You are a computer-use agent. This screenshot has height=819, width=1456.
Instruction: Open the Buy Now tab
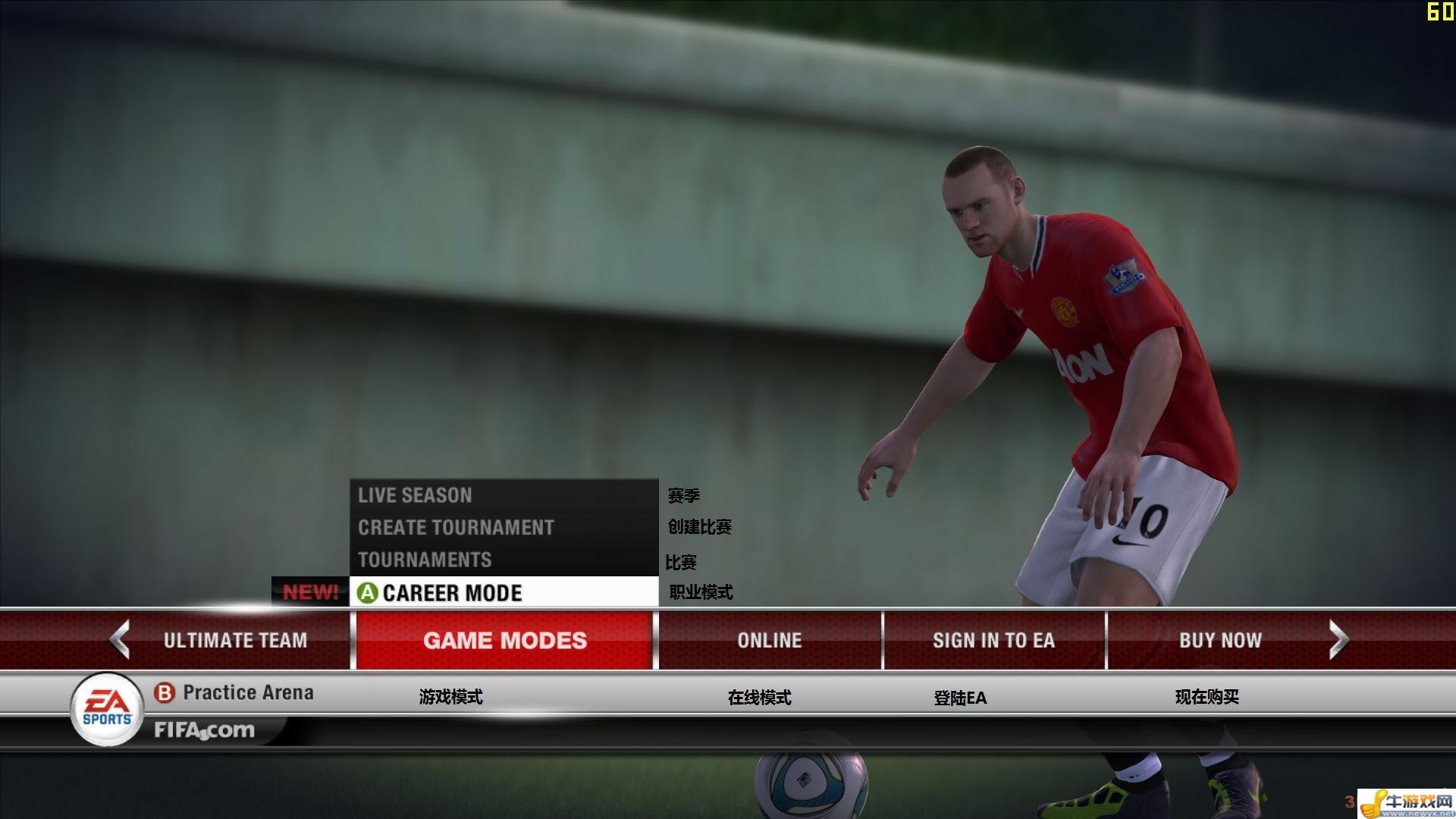(x=1219, y=641)
